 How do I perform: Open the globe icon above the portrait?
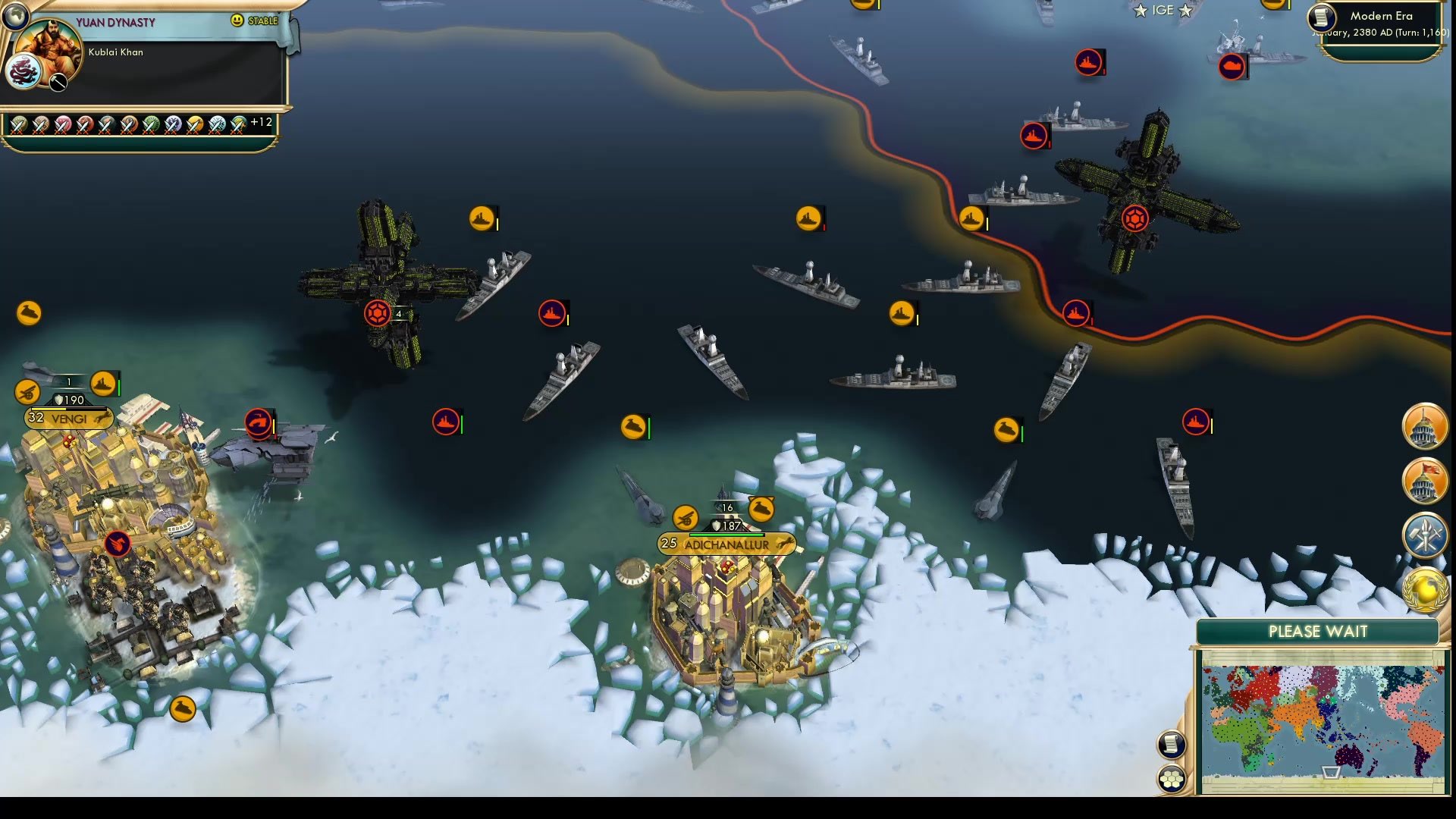14,14
